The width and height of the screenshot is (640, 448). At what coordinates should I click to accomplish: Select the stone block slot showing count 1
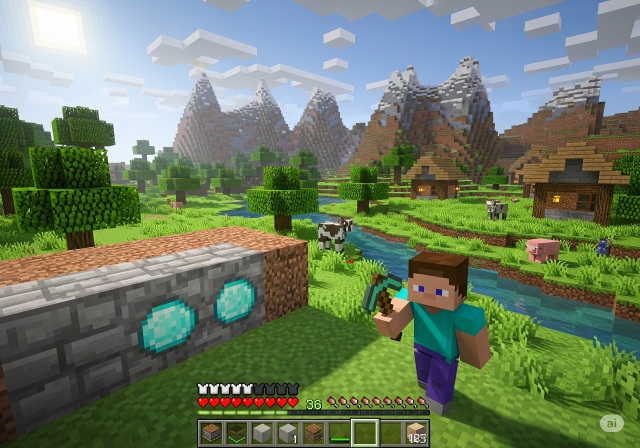(x=287, y=432)
